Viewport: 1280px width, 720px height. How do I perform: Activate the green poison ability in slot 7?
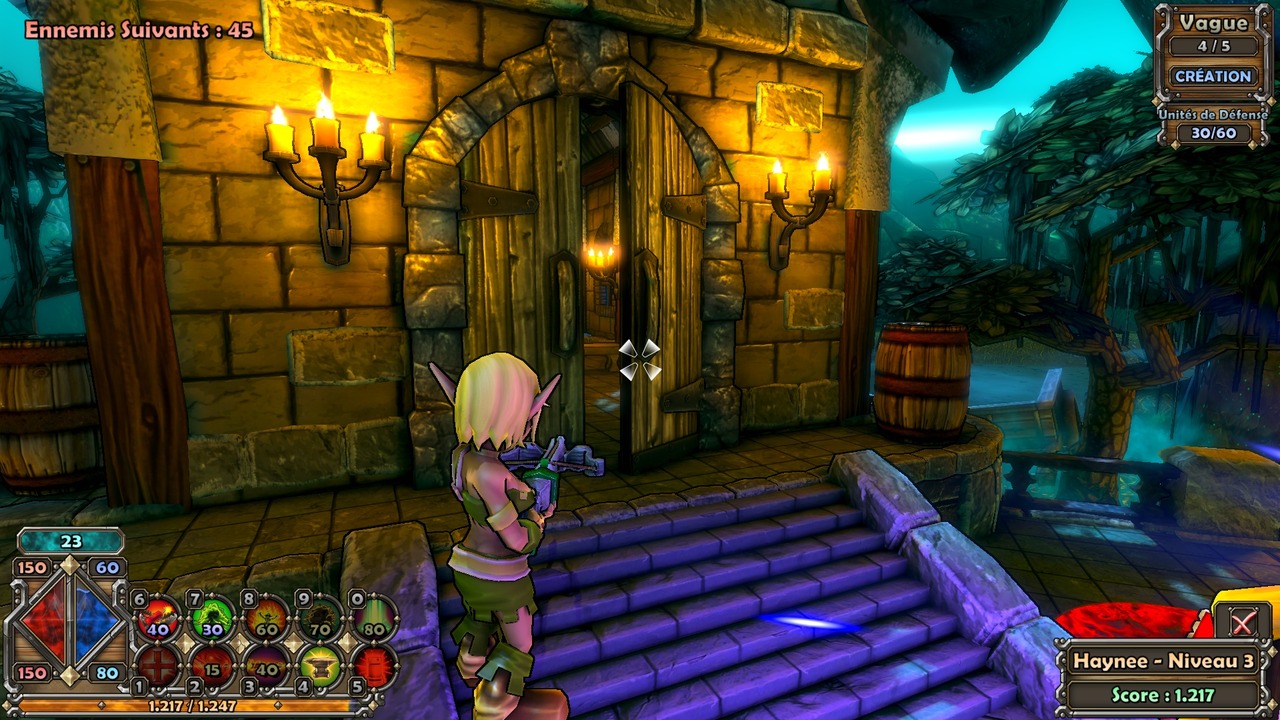tap(212, 617)
